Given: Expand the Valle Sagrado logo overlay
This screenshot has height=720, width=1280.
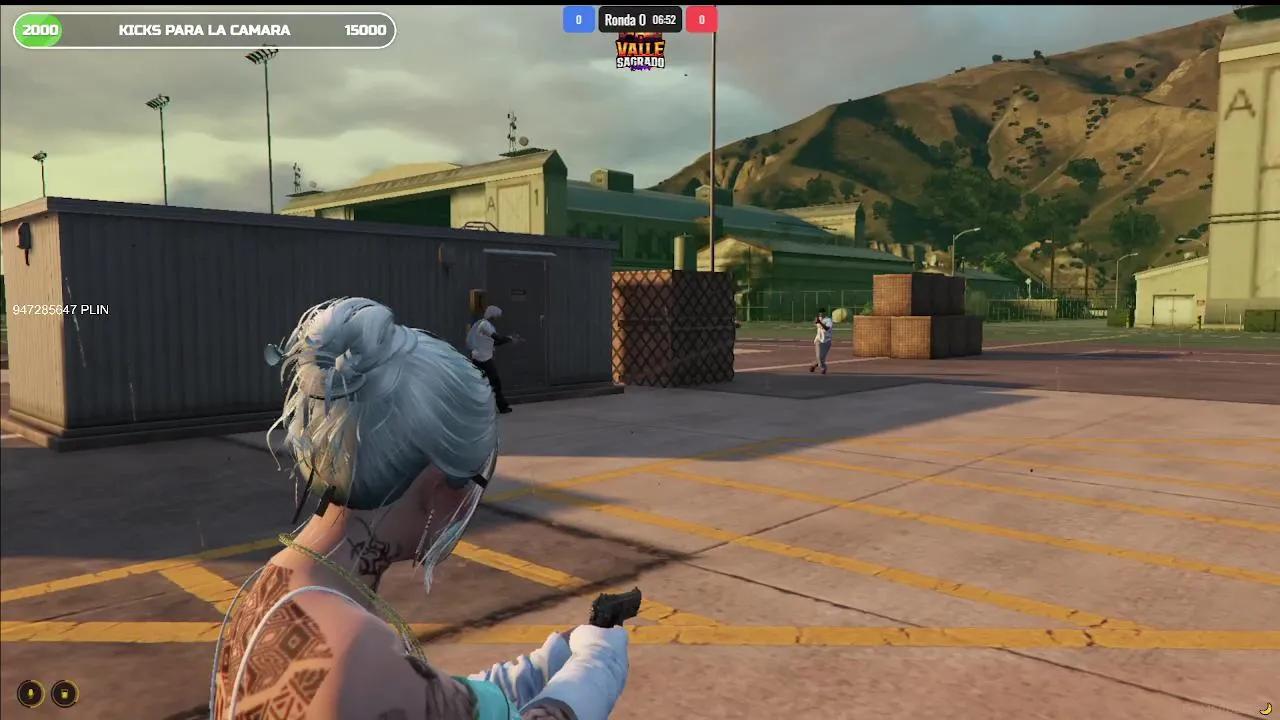Looking at the screenshot, I should tap(641, 52).
